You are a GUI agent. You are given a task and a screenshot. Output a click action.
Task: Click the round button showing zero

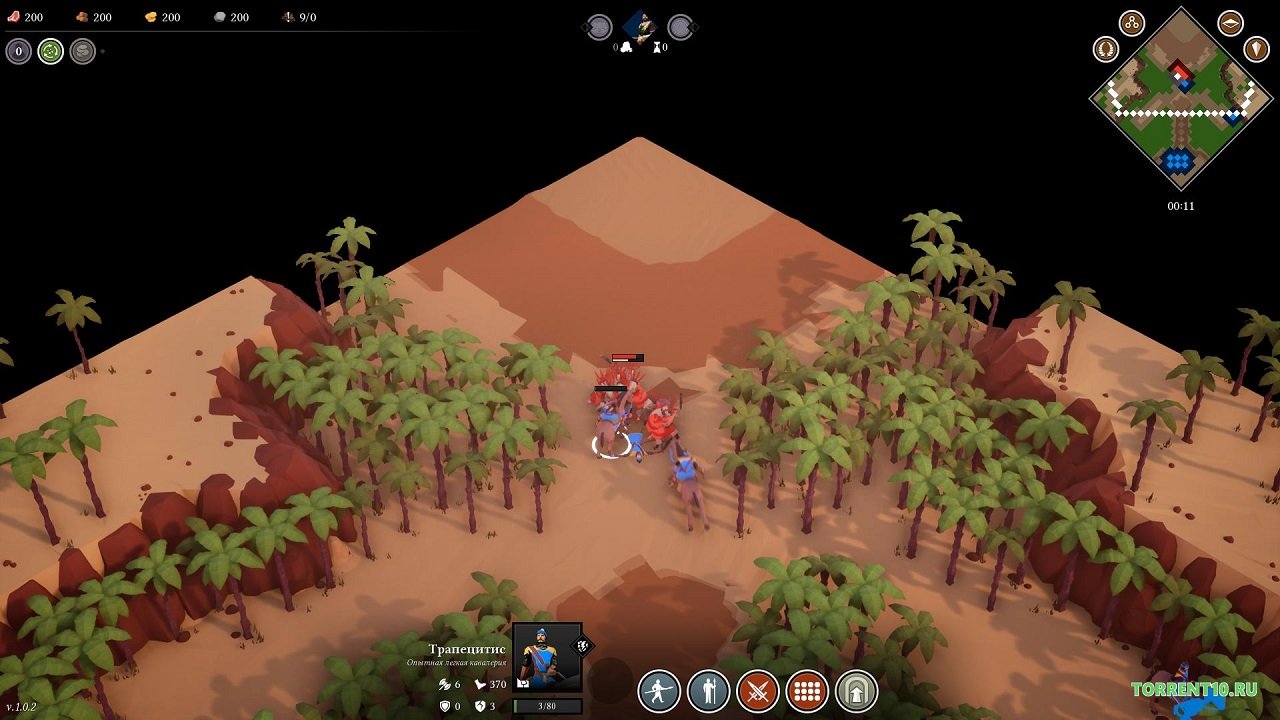[x=19, y=51]
